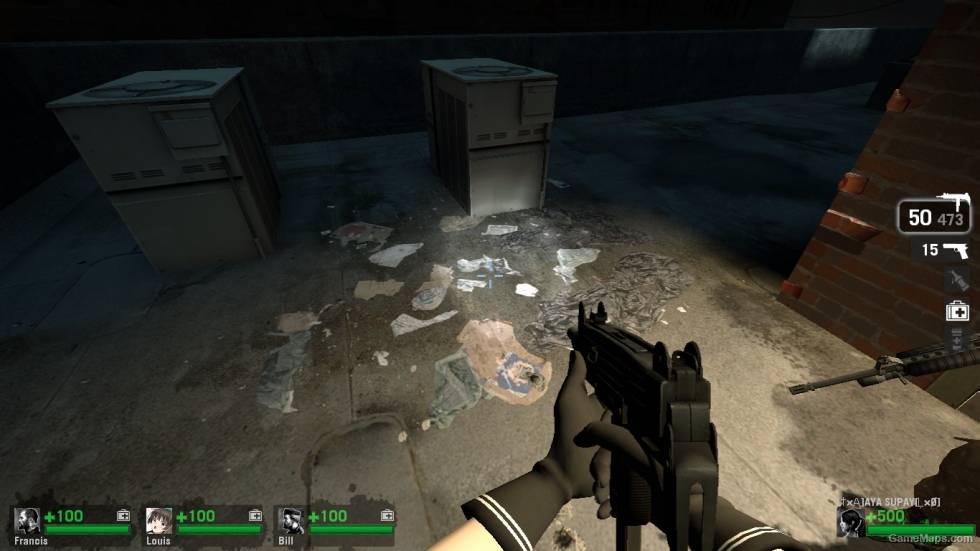Click Francis's teammate portrait

pyautogui.click(x=27, y=521)
